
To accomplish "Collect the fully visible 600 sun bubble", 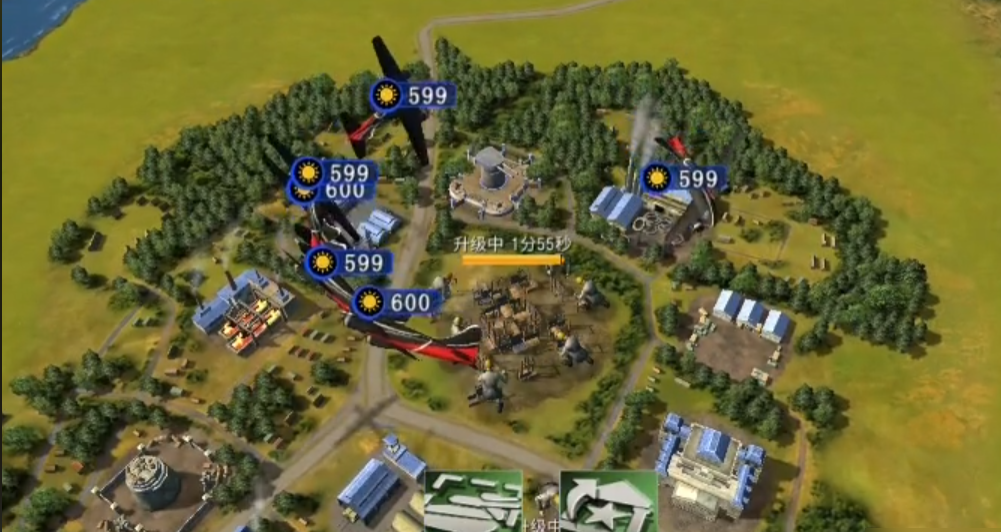I will [x=396, y=302].
